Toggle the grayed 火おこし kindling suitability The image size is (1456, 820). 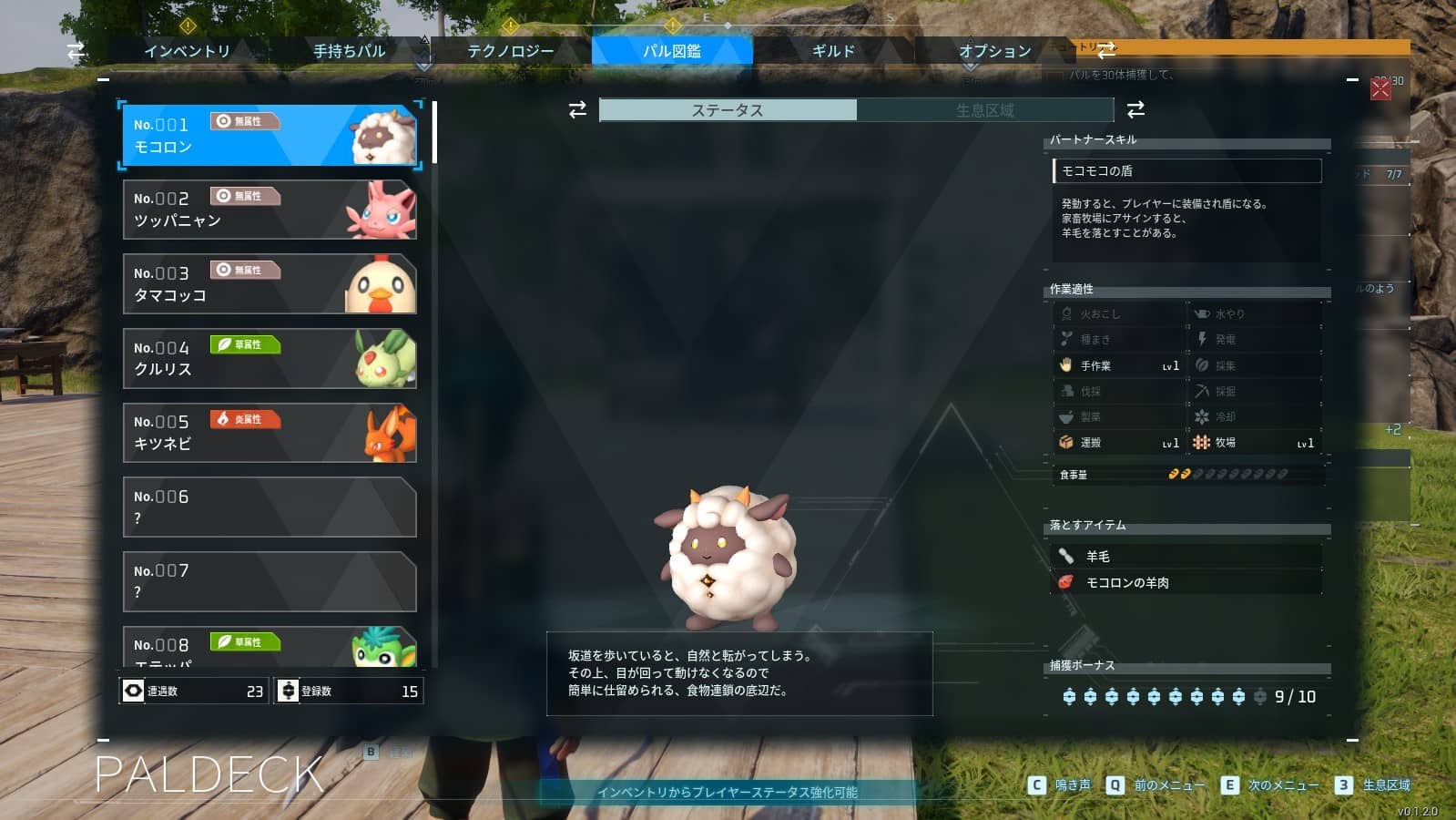coord(1065,313)
